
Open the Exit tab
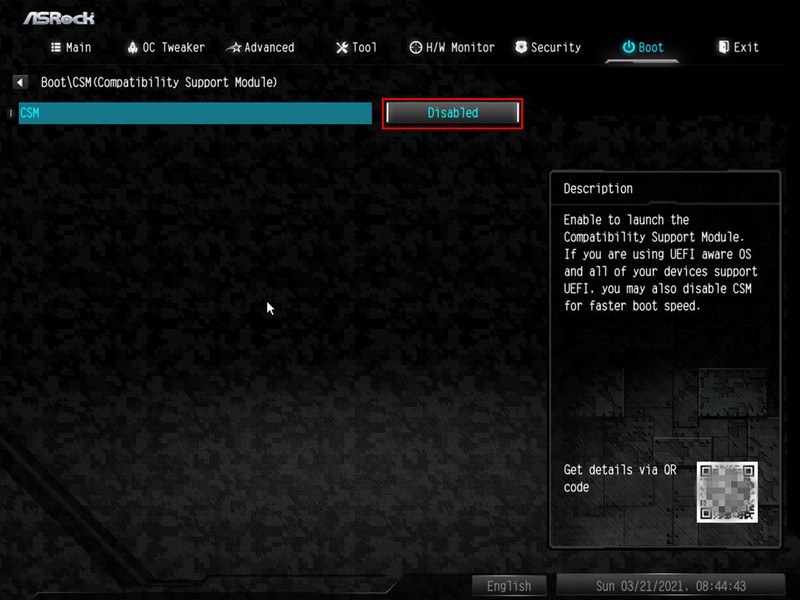pyautogui.click(x=738, y=47)
